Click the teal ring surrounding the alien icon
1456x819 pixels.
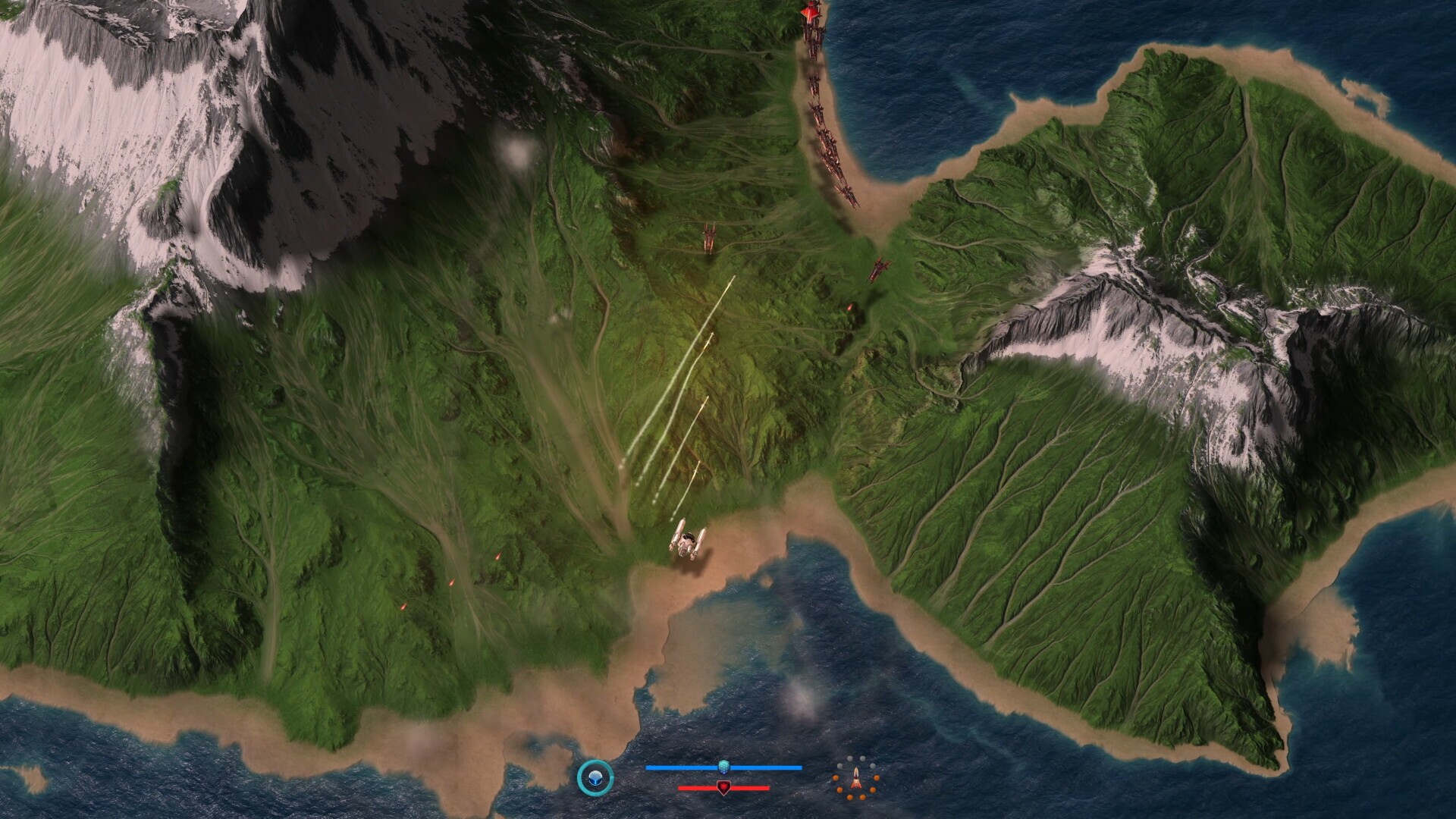tap(597, 761)
